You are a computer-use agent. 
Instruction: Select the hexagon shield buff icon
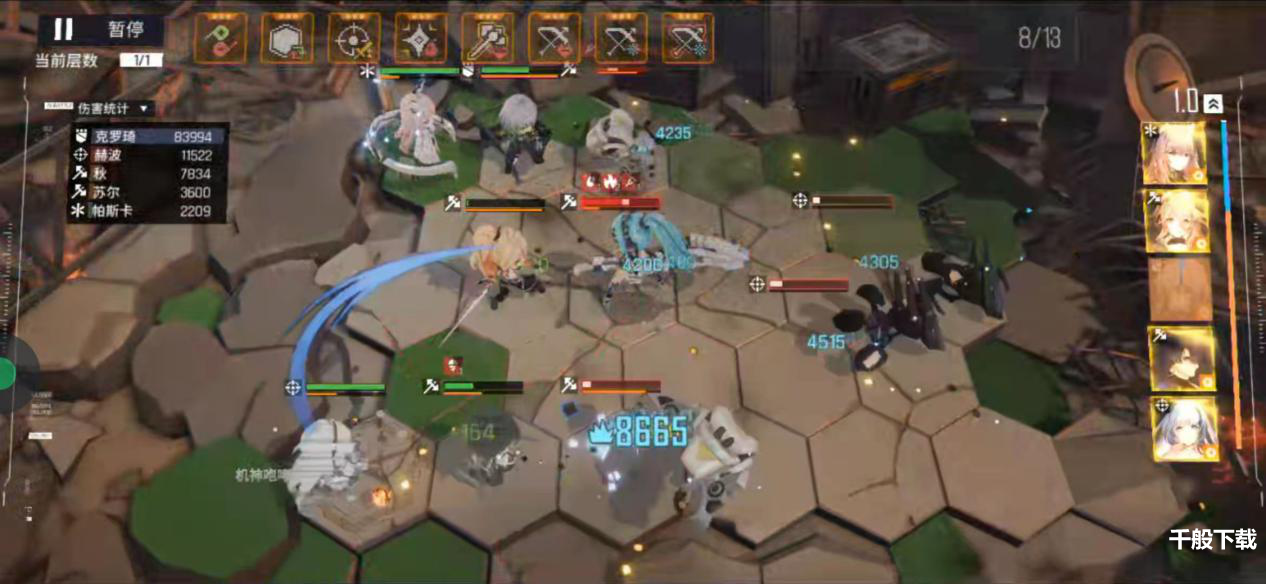click(287, 38)
